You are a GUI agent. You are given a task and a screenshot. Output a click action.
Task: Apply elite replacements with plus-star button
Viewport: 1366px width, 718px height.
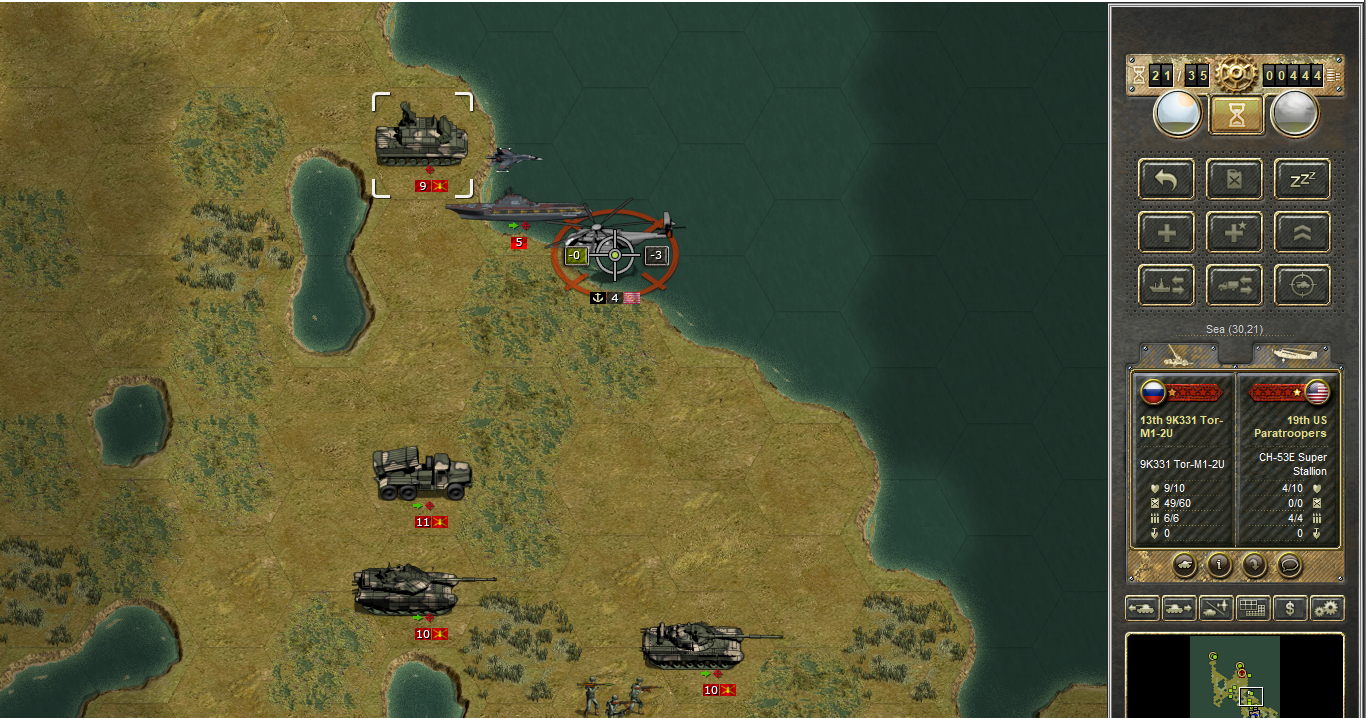click(x=1234, y=233)
